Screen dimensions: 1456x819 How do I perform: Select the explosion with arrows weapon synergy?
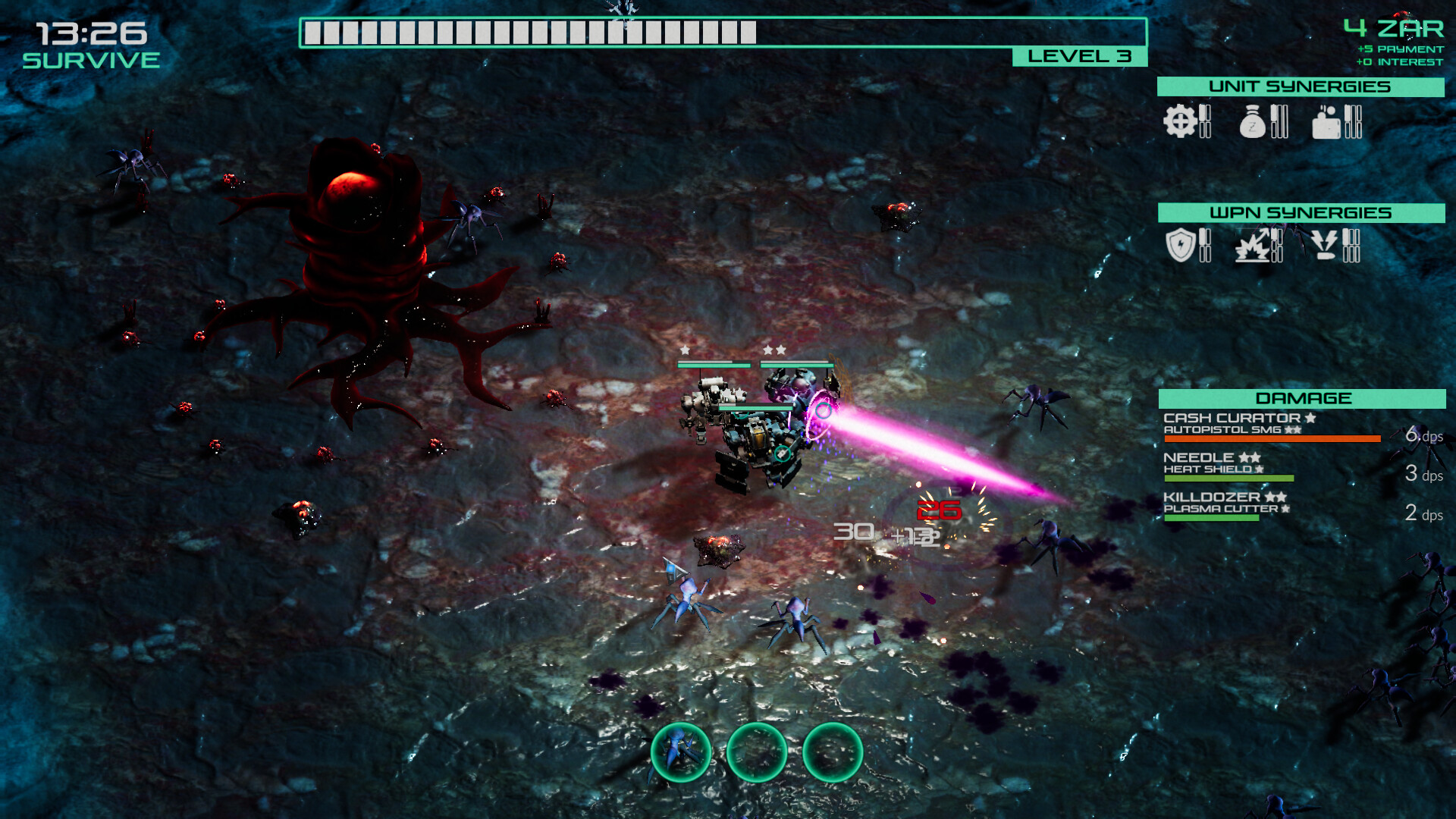1254,246
